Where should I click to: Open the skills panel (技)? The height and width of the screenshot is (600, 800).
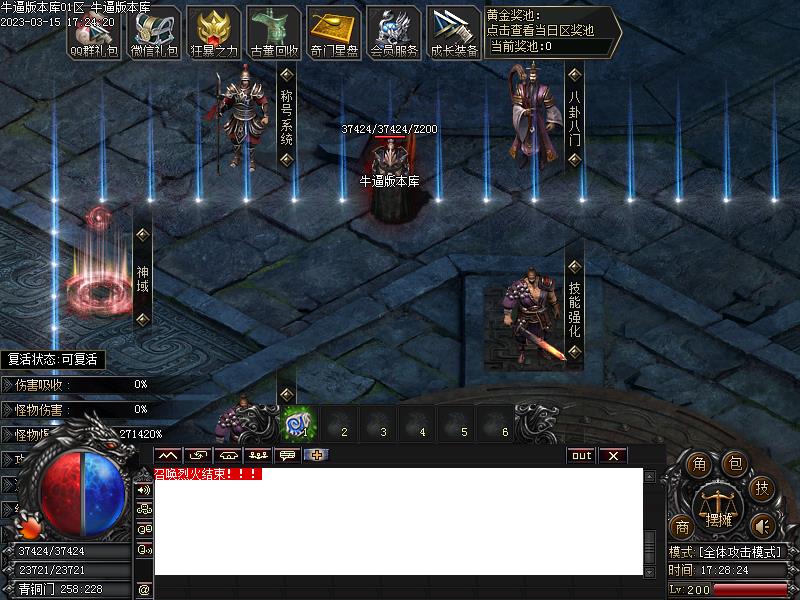pos(763,489)
